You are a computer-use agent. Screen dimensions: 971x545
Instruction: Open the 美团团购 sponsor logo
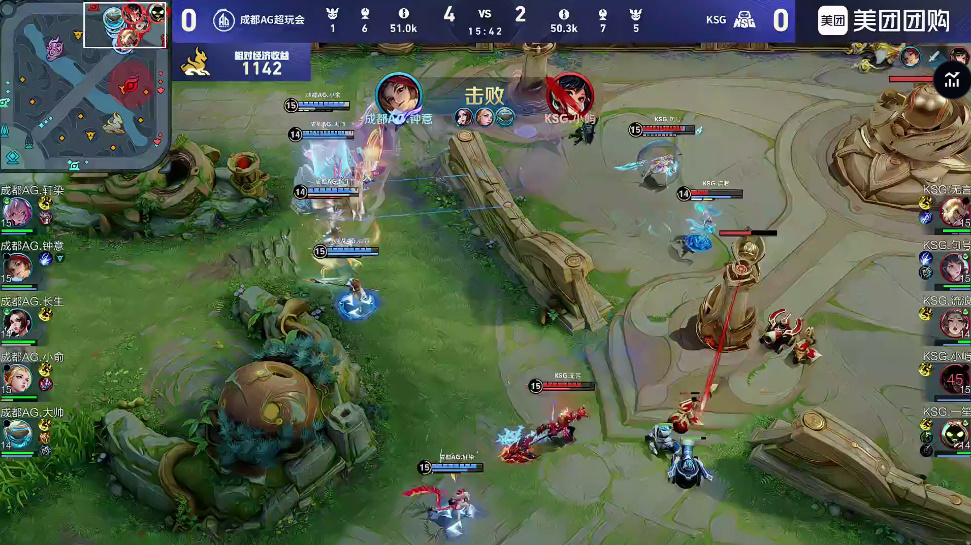click(x=884, y=20)
